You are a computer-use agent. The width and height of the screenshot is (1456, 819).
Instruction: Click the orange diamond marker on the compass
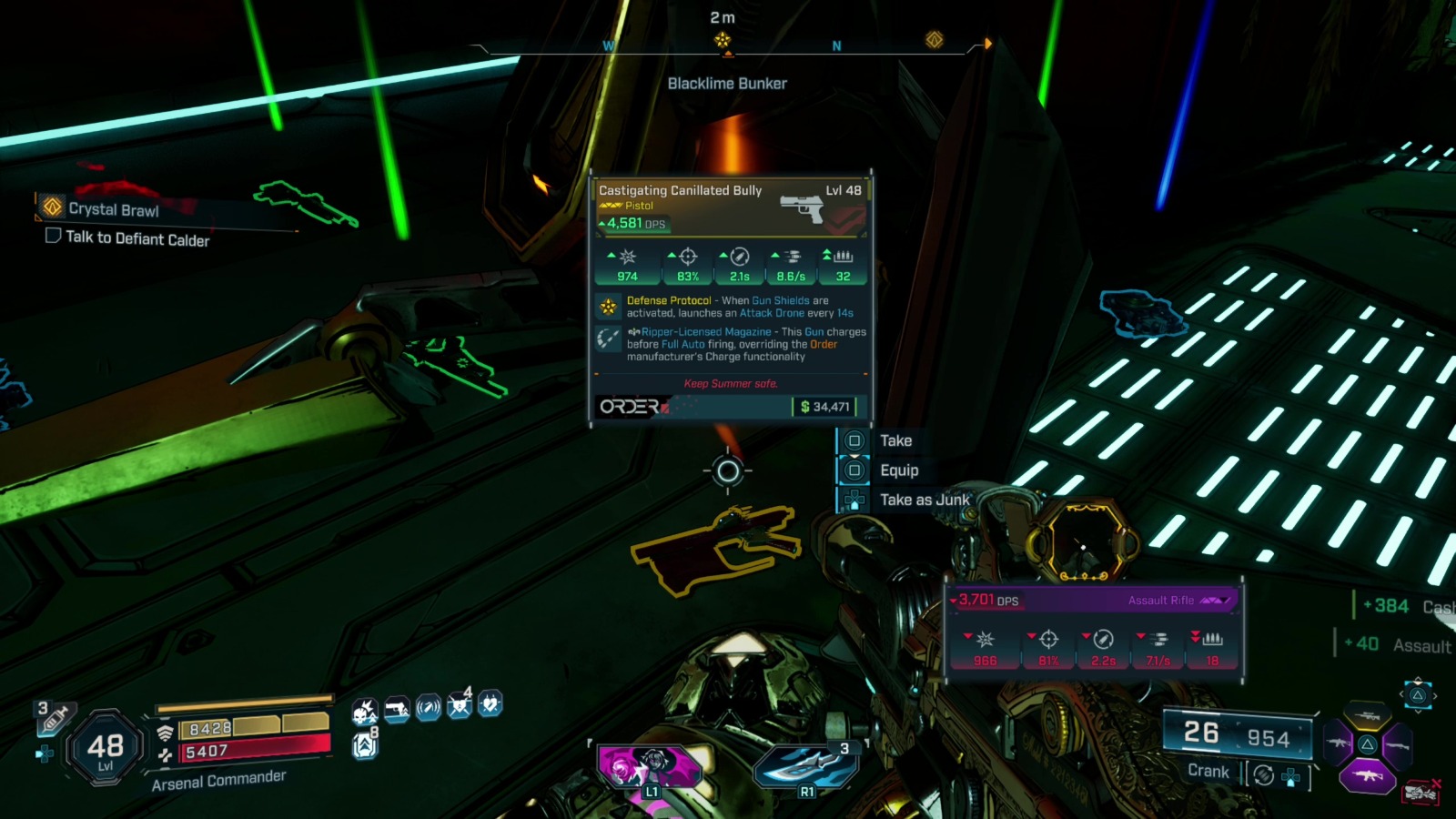point(934,39)
